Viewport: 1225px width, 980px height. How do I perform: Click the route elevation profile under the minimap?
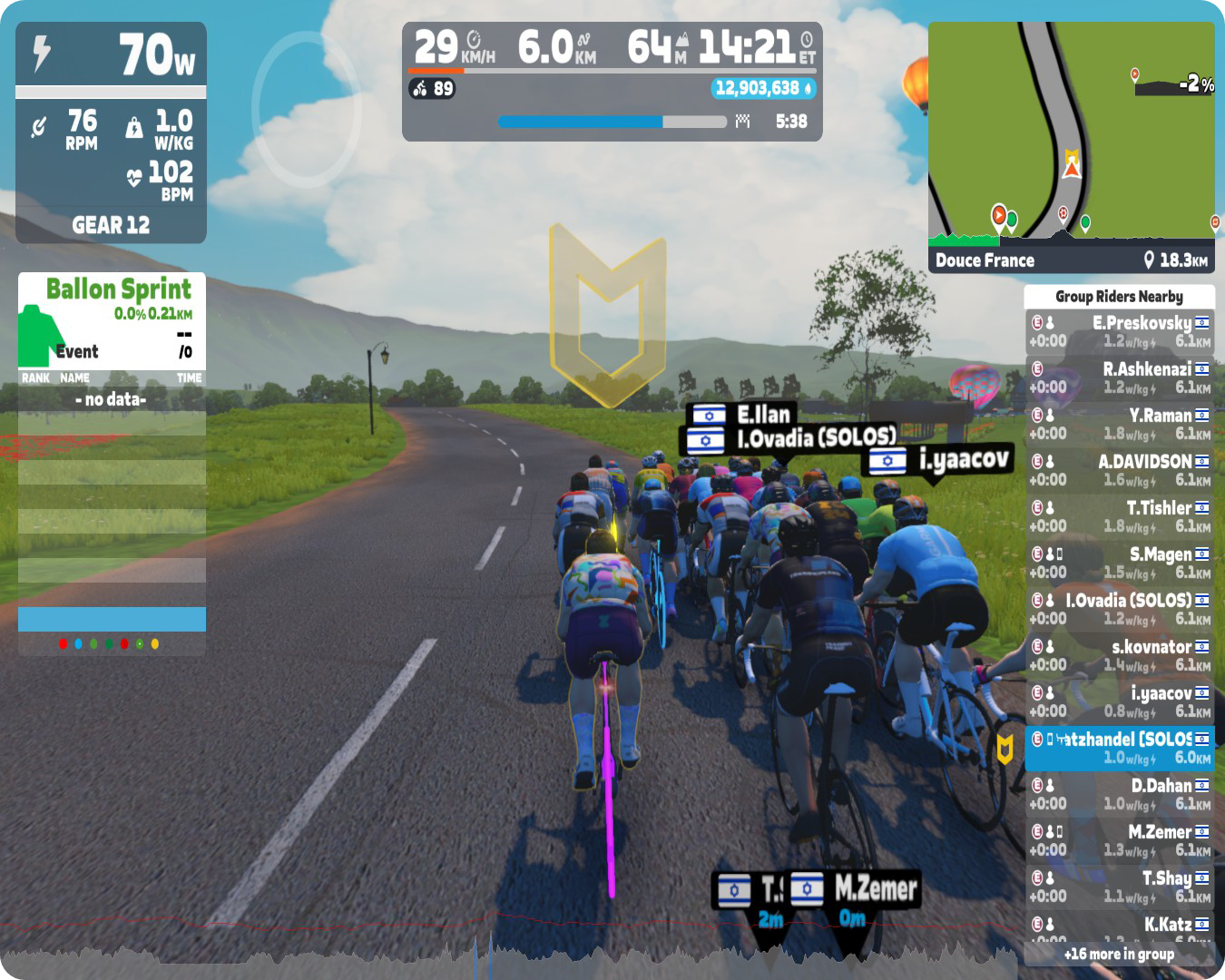[1071, 239]
